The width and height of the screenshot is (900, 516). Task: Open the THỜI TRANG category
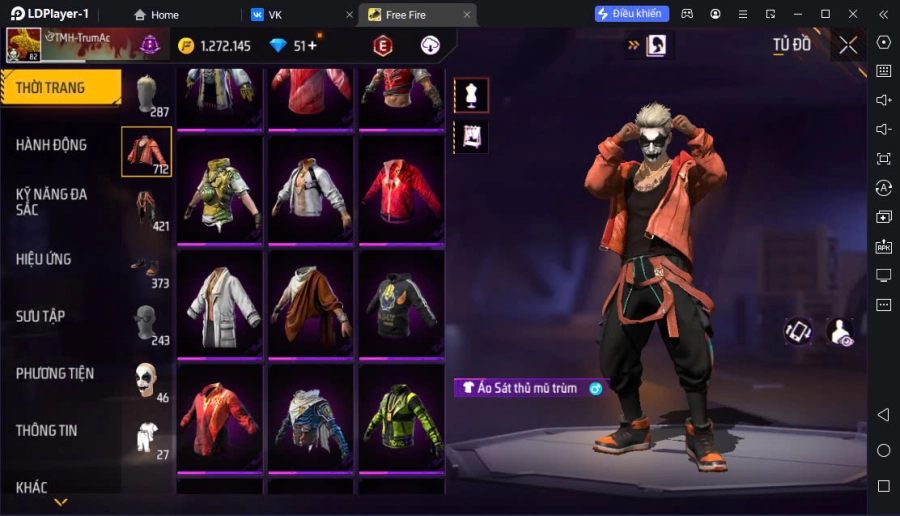pos(60,88)
